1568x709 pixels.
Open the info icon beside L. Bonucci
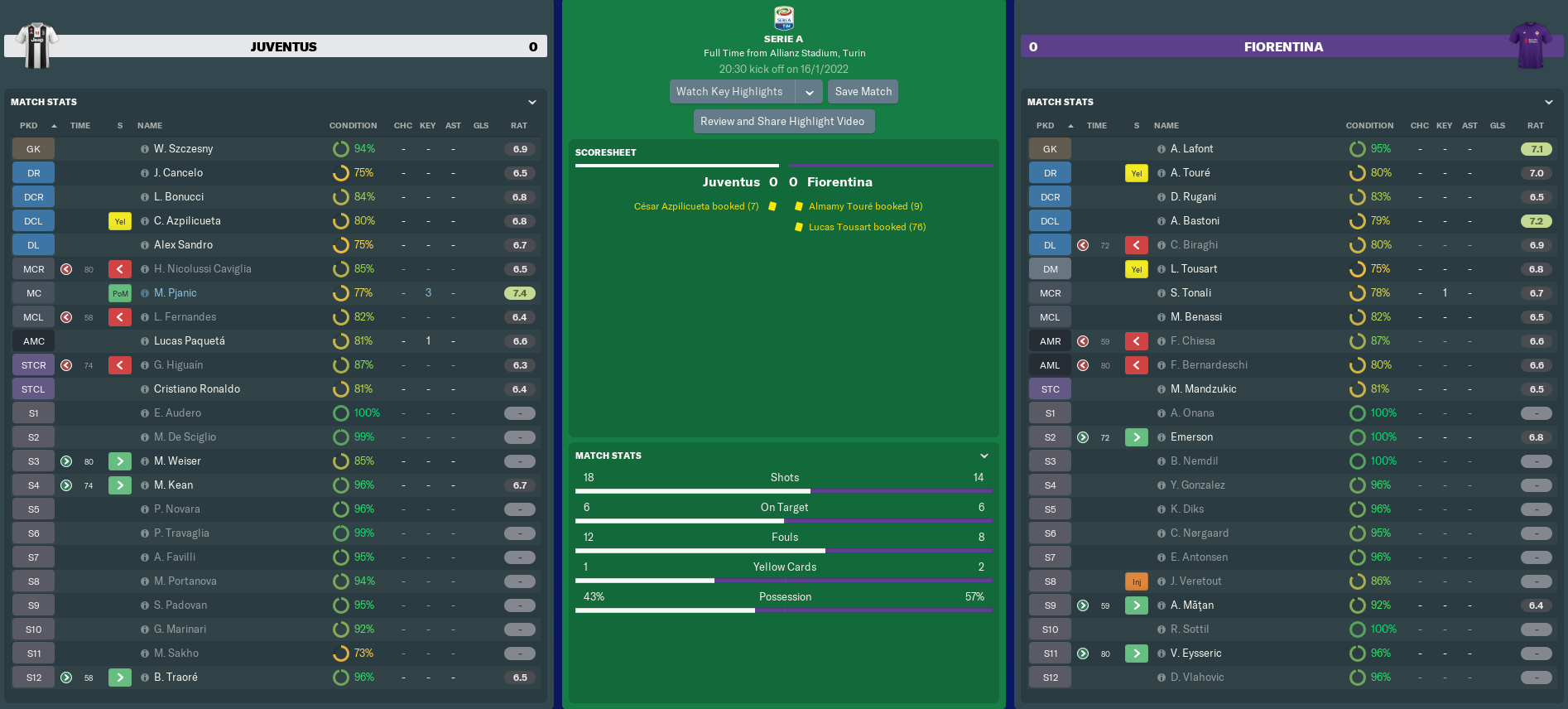[145, 197]
